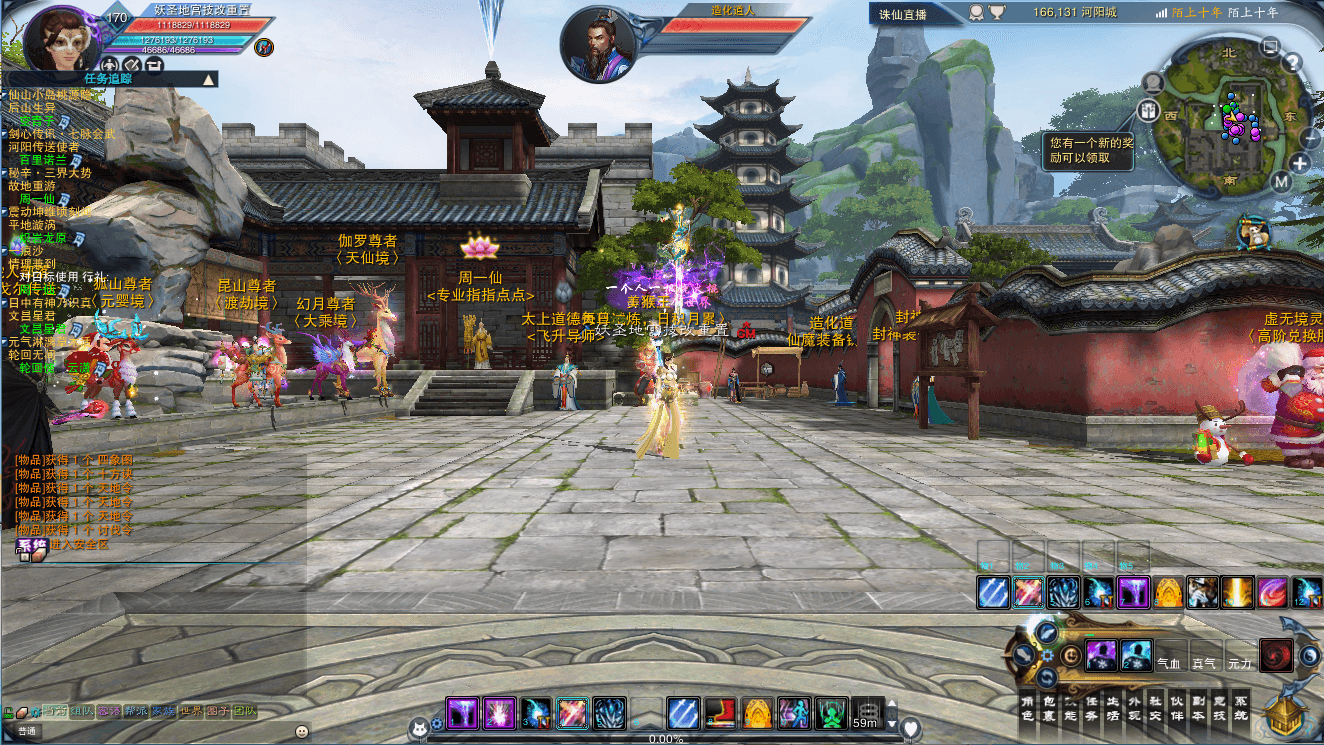Collapse the 任务追踪 quest tracker panel

click(208, 79)
